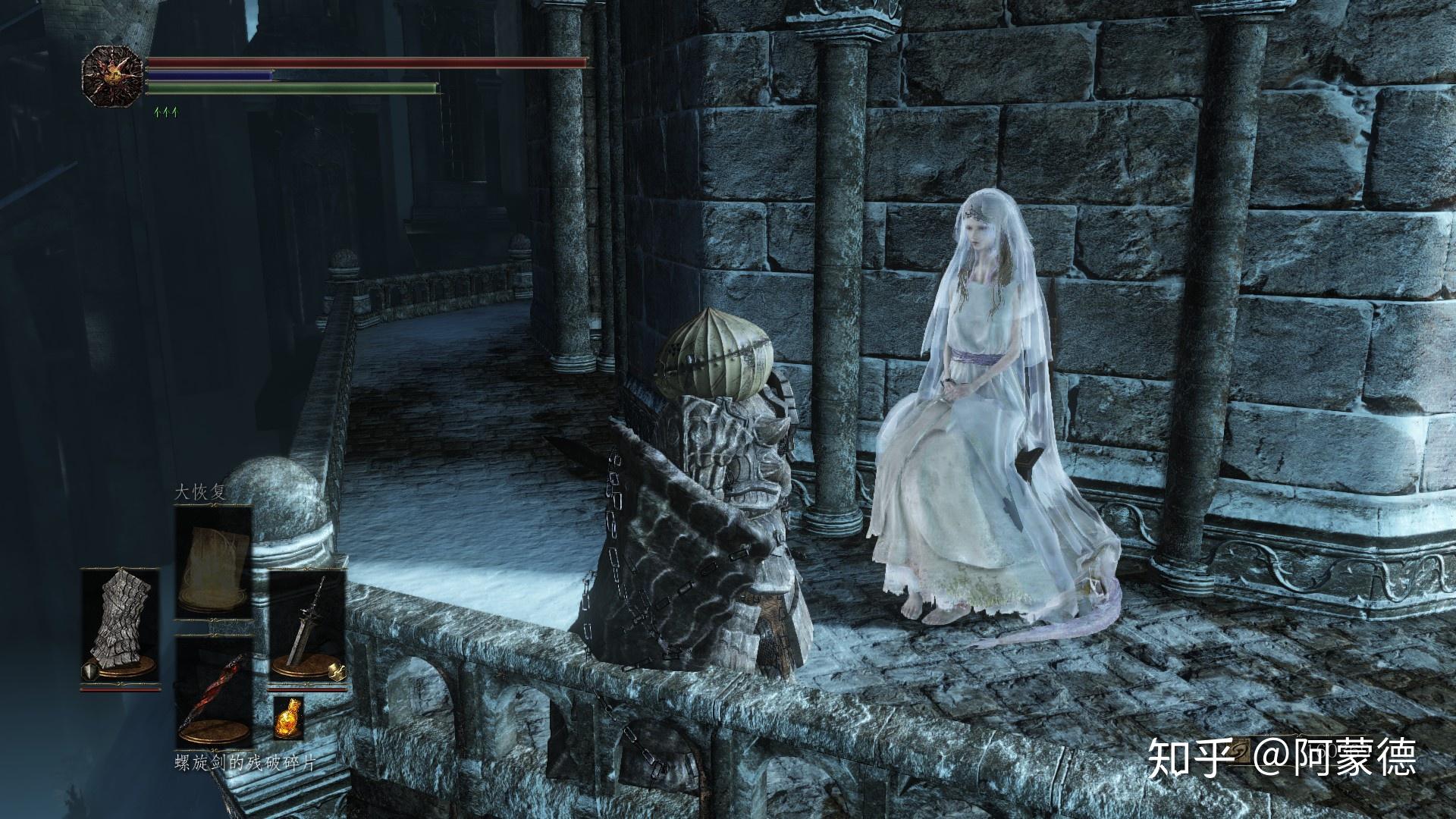Click the glowing orange Estus flask icon
This screenshot has width=1456, height=819.
288,717
